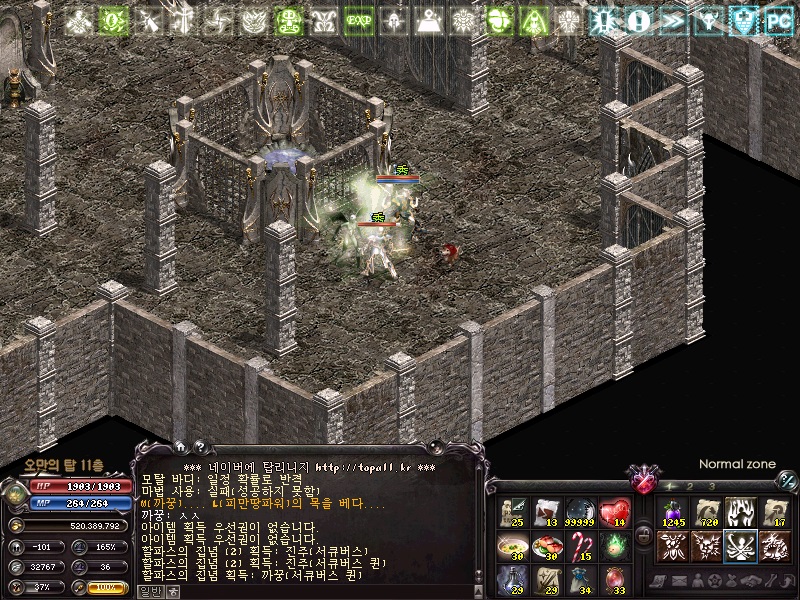
Task: Toggle the PC icon in top bar
Action: [x=778, y=19]
